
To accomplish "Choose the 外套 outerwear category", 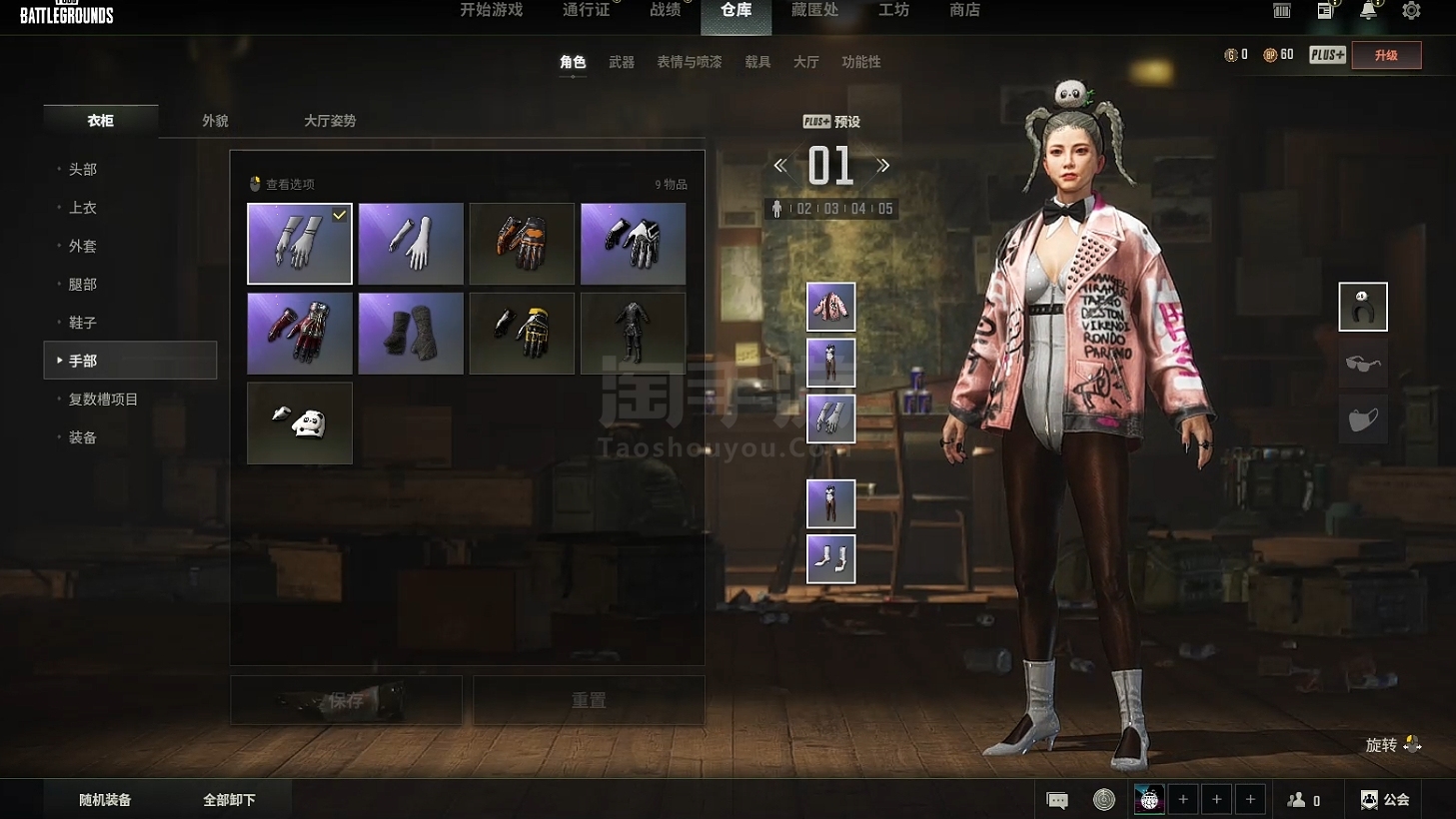I will [x=83, y=246].
